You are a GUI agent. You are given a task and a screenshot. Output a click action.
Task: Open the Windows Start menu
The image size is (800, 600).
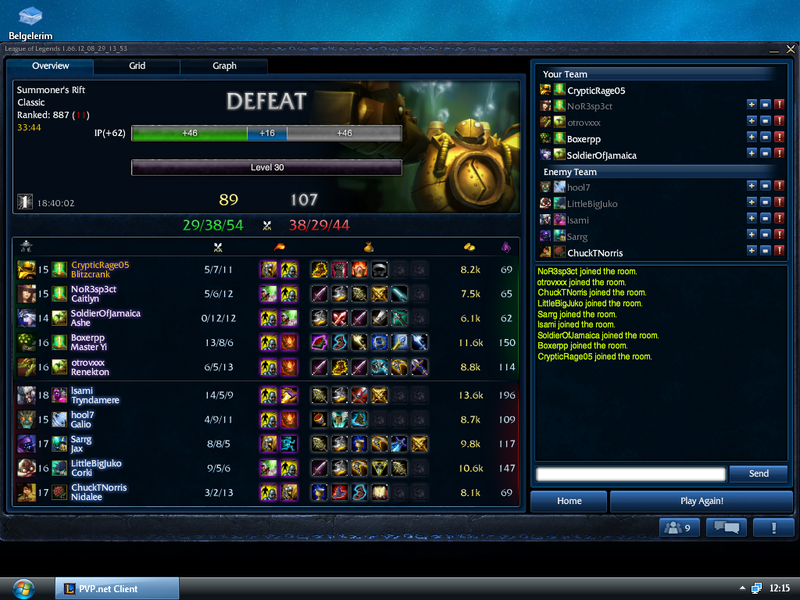21,588
